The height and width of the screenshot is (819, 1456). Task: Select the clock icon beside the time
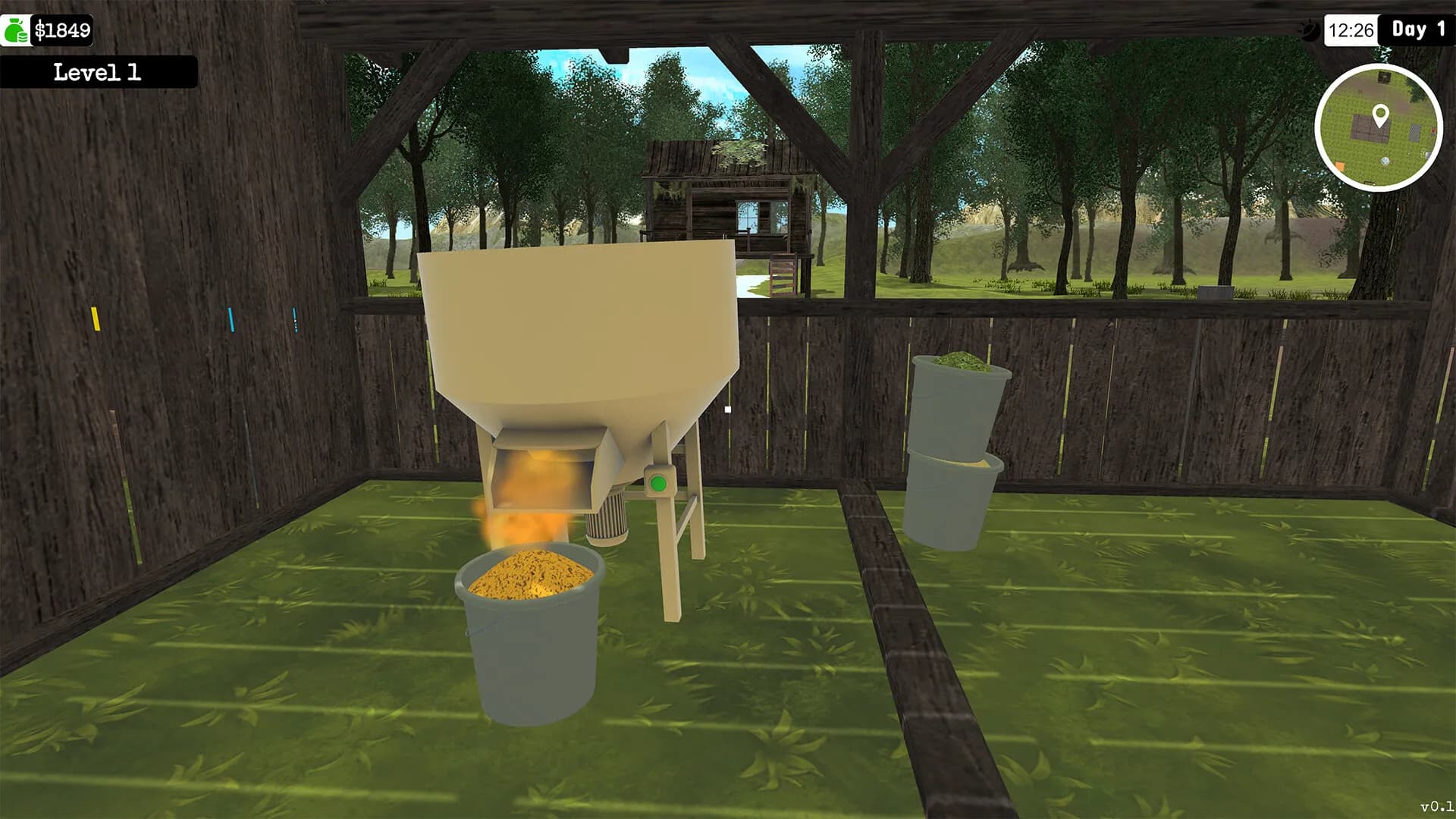[1310, 32]
